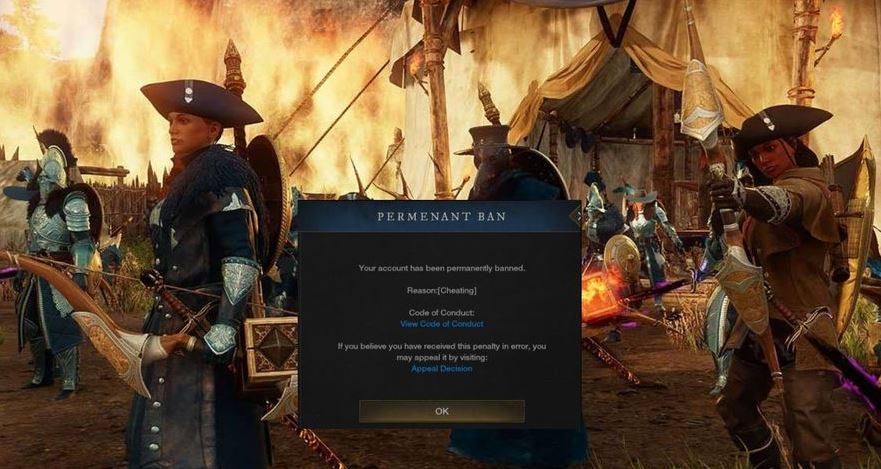Follow the Appeal Decision link
The width and height of the screenshot is (881, 469).
click(441, 368)
